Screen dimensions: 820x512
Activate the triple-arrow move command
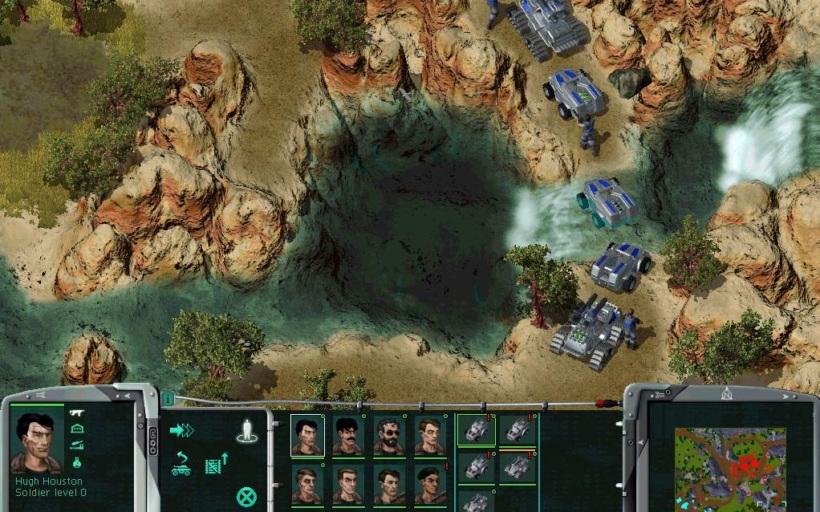pos(182,431)
